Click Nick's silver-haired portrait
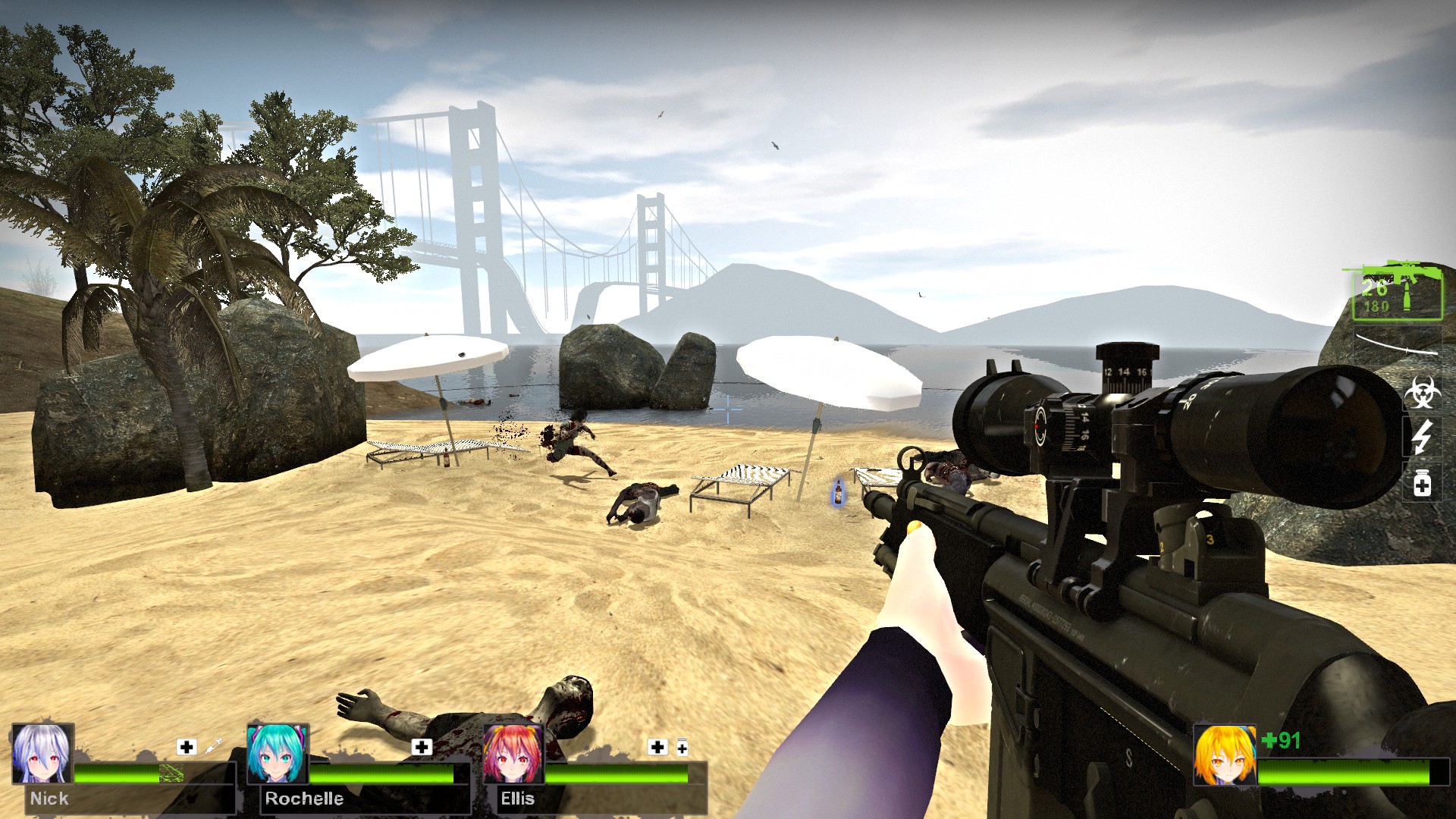Screen dimensions: 1456x819 coord(42,753)
